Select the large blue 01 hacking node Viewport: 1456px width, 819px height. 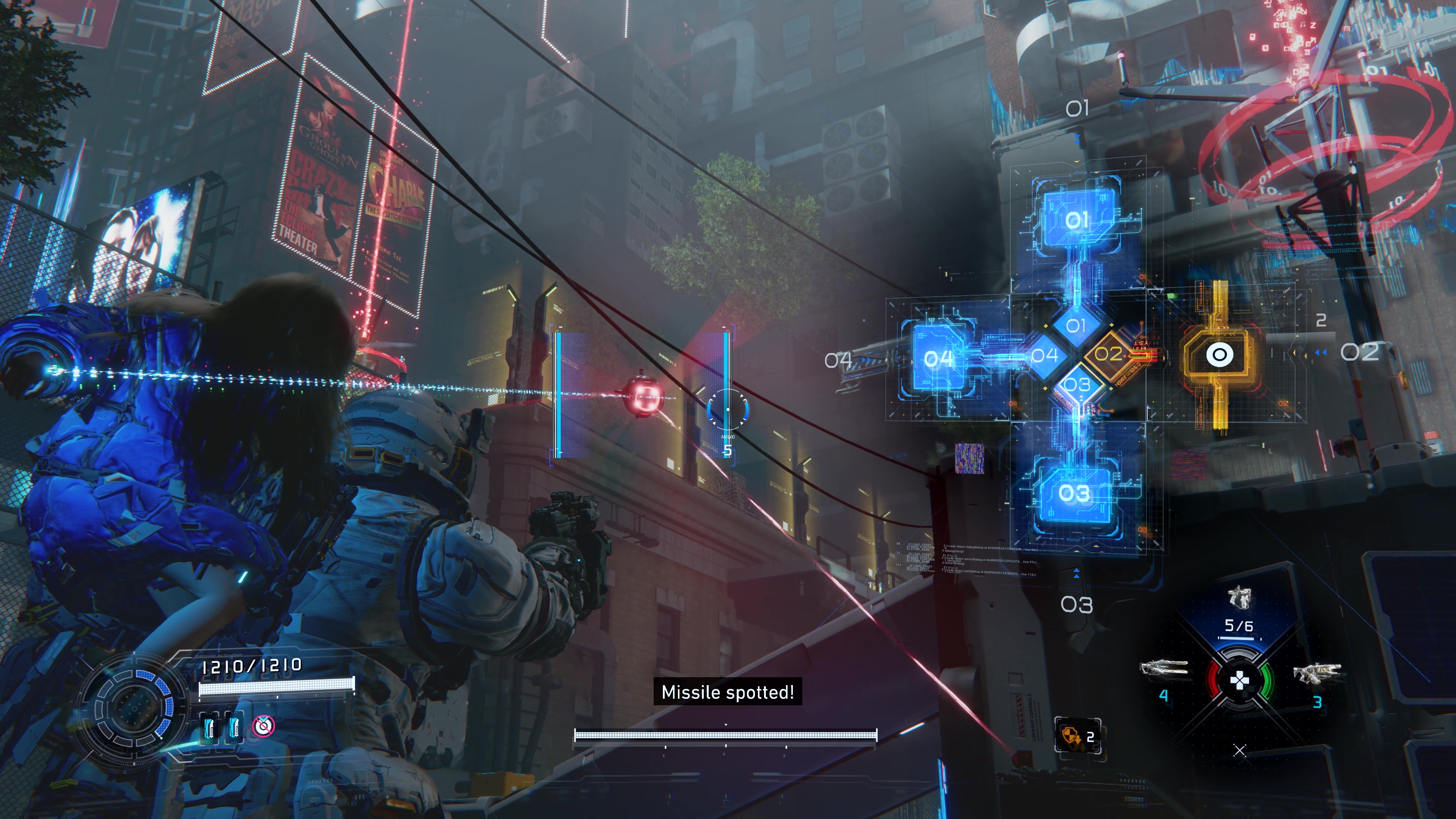1077,219
